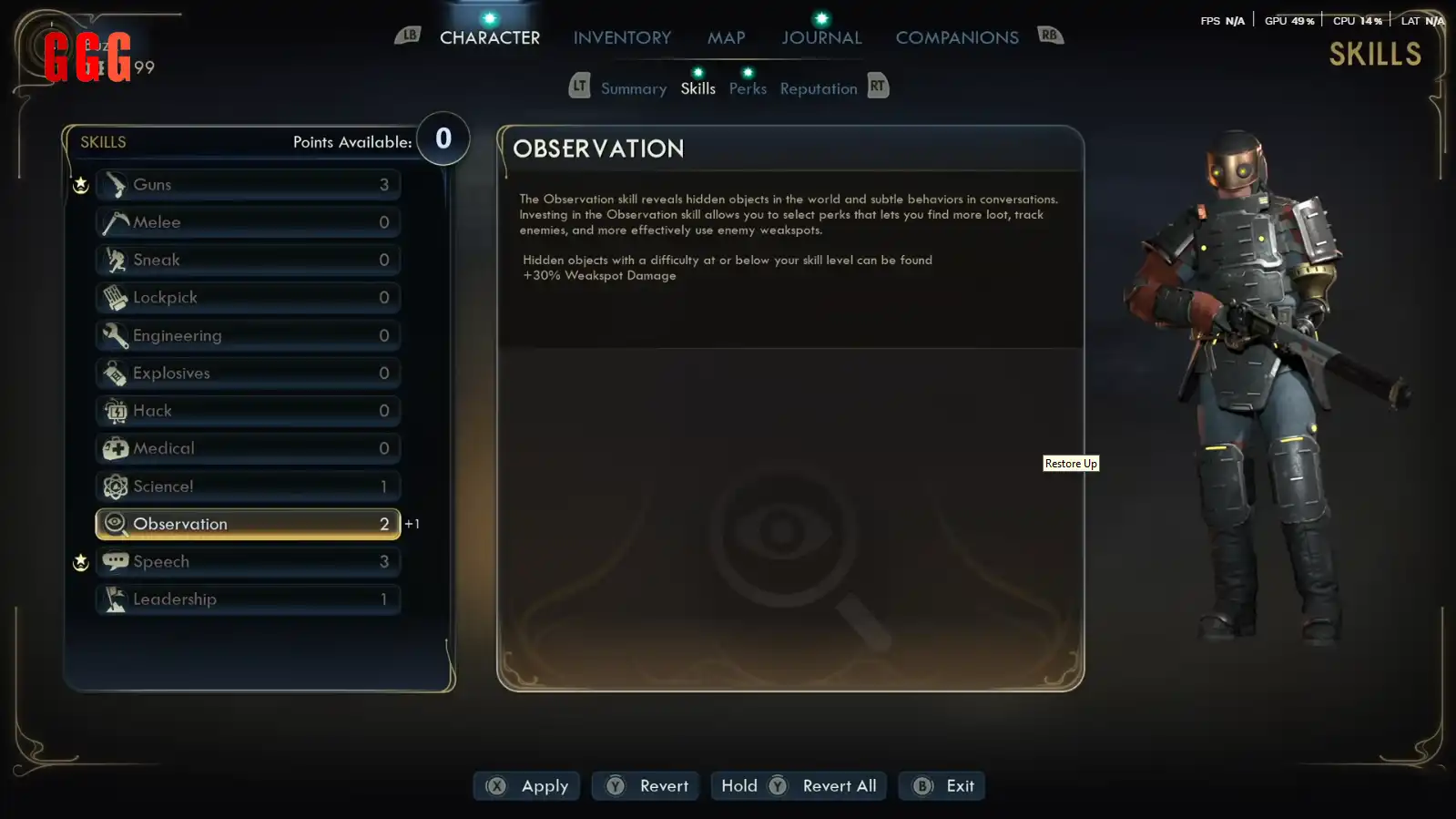Image resolution: width=1456 pixels, height=819 pixels.
Task: Show the Summary sub-tab
Action: (x=633, y=88)
